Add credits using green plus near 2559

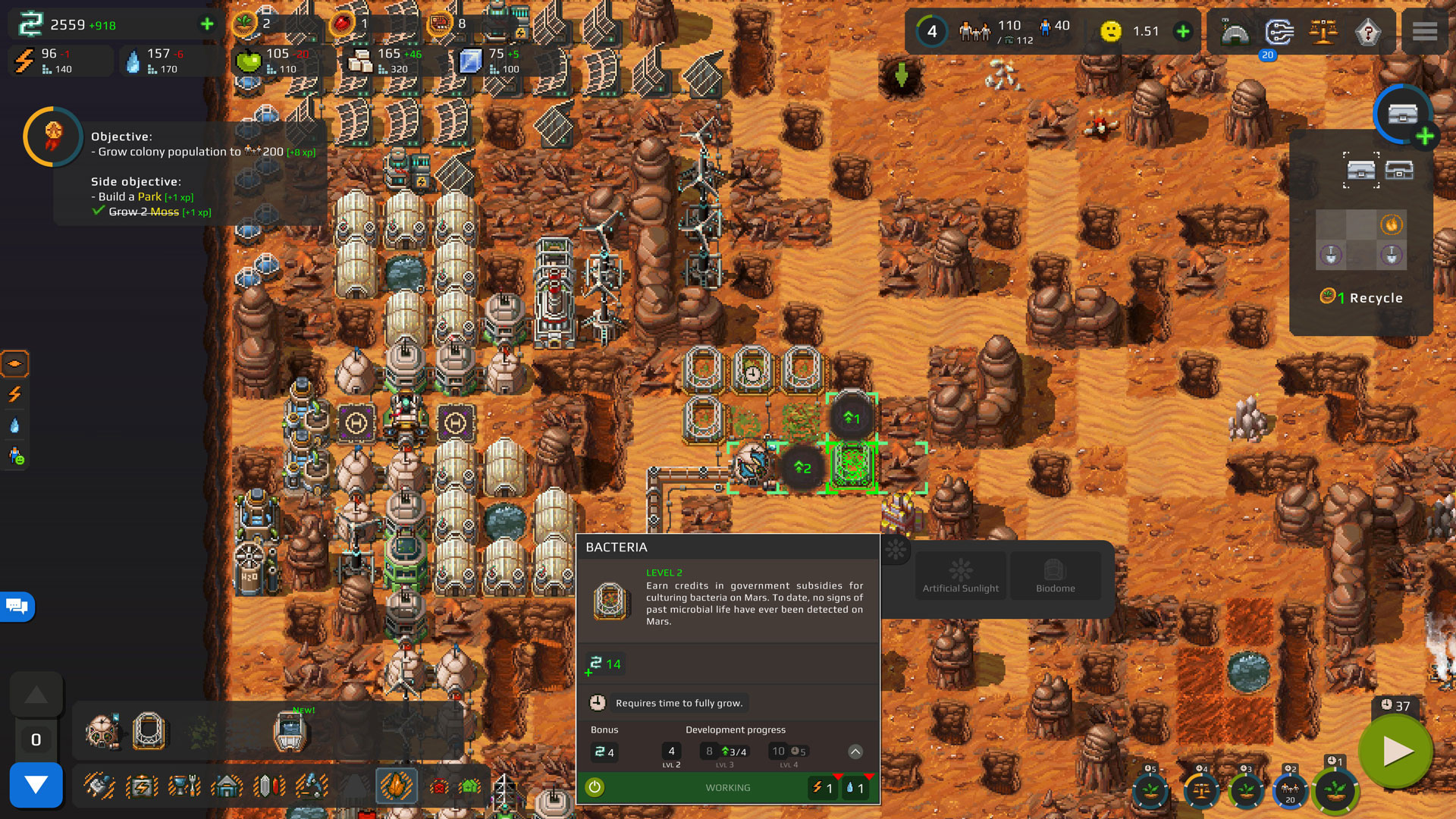[207, 24]
